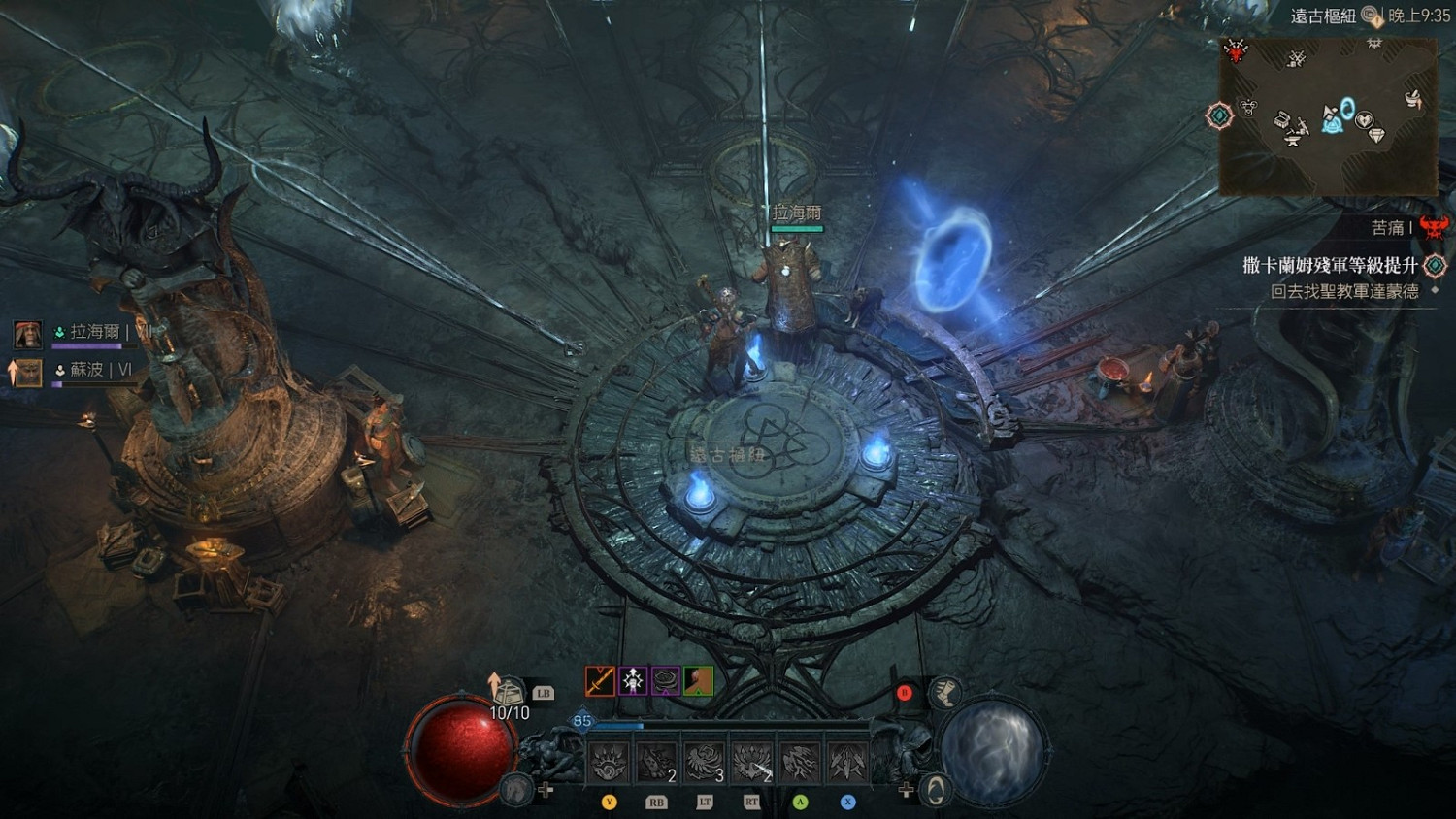This screenshot has width=1456, height=819.
Task: Click the boot evade icon
Action: (944, 693)
